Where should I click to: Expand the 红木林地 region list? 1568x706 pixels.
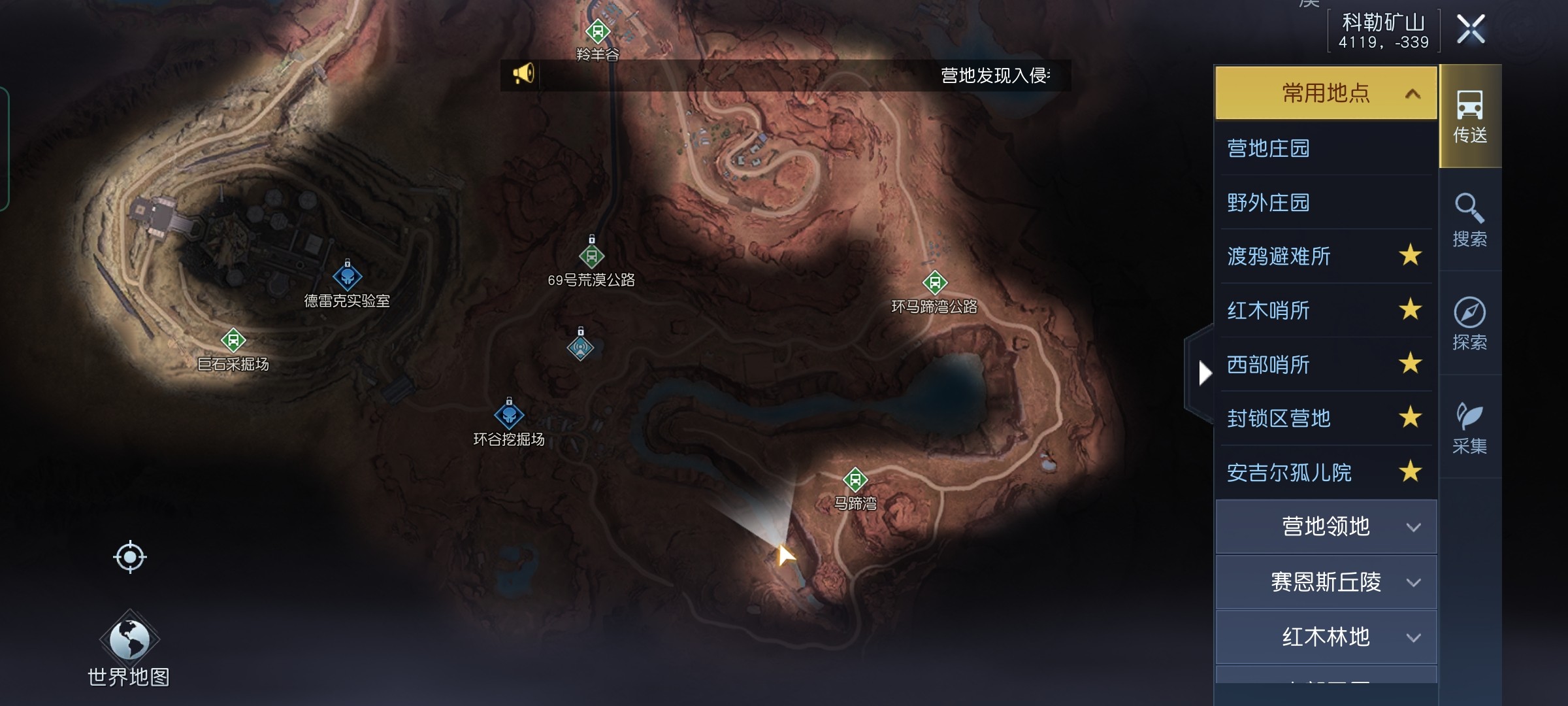tap(1326, 637)
